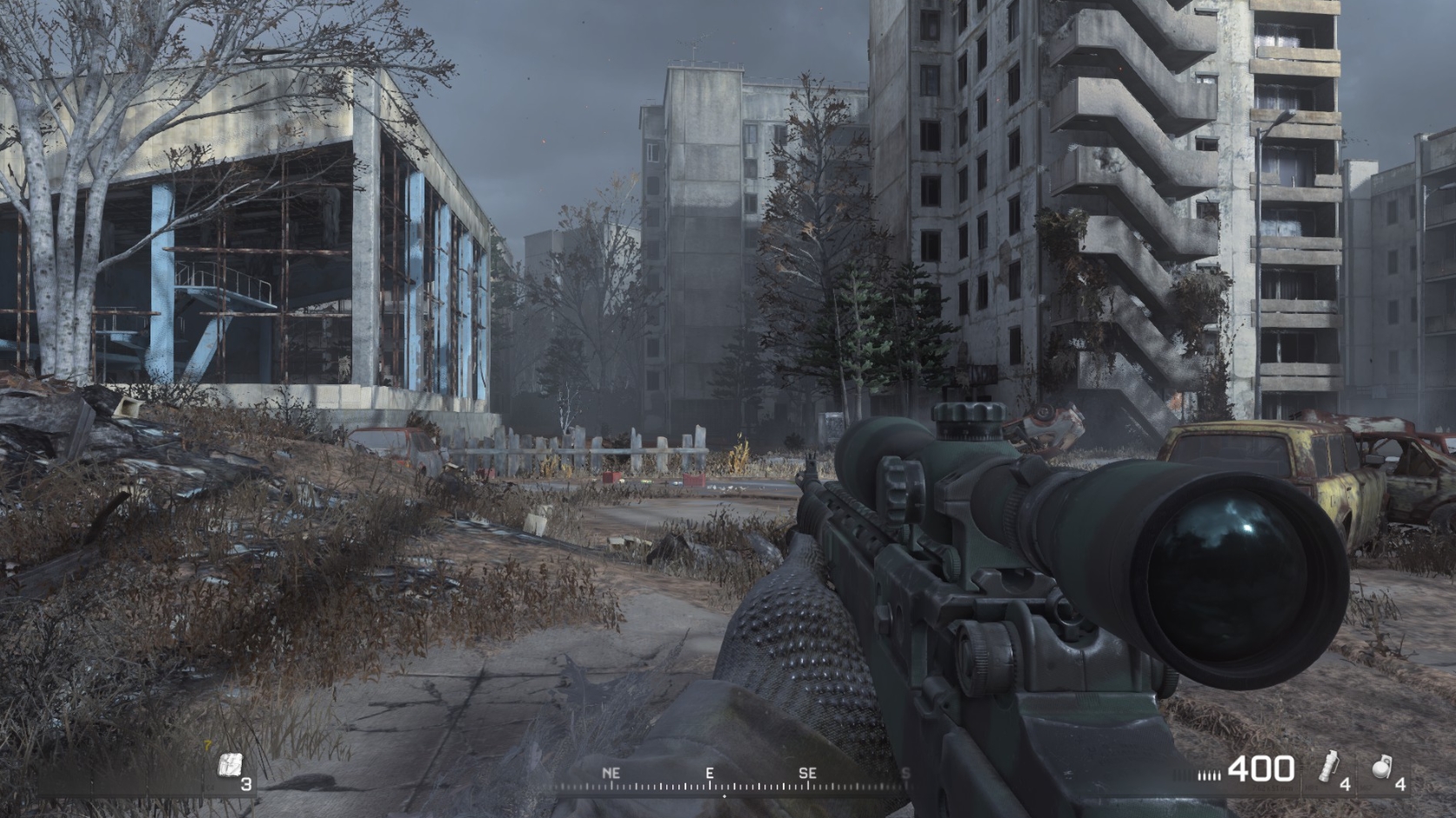Click the C4 explosive pack icon
The width and height of the screenshot is (1456, 818).
pos(230,764)
